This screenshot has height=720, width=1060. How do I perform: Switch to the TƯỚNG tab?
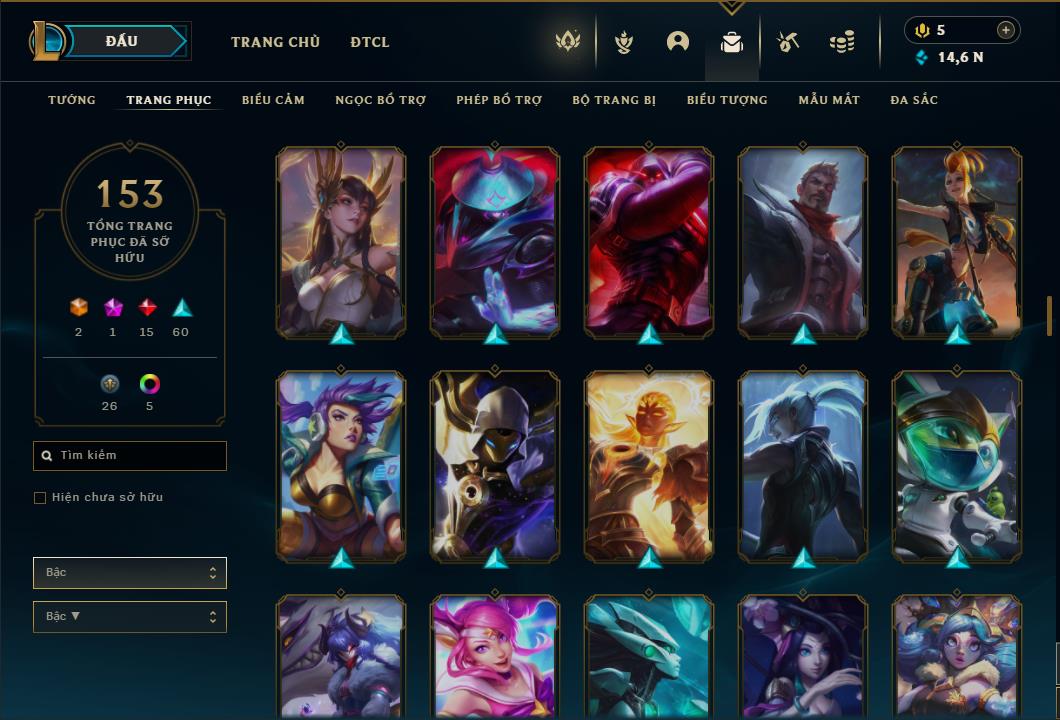tap(72, 100)
